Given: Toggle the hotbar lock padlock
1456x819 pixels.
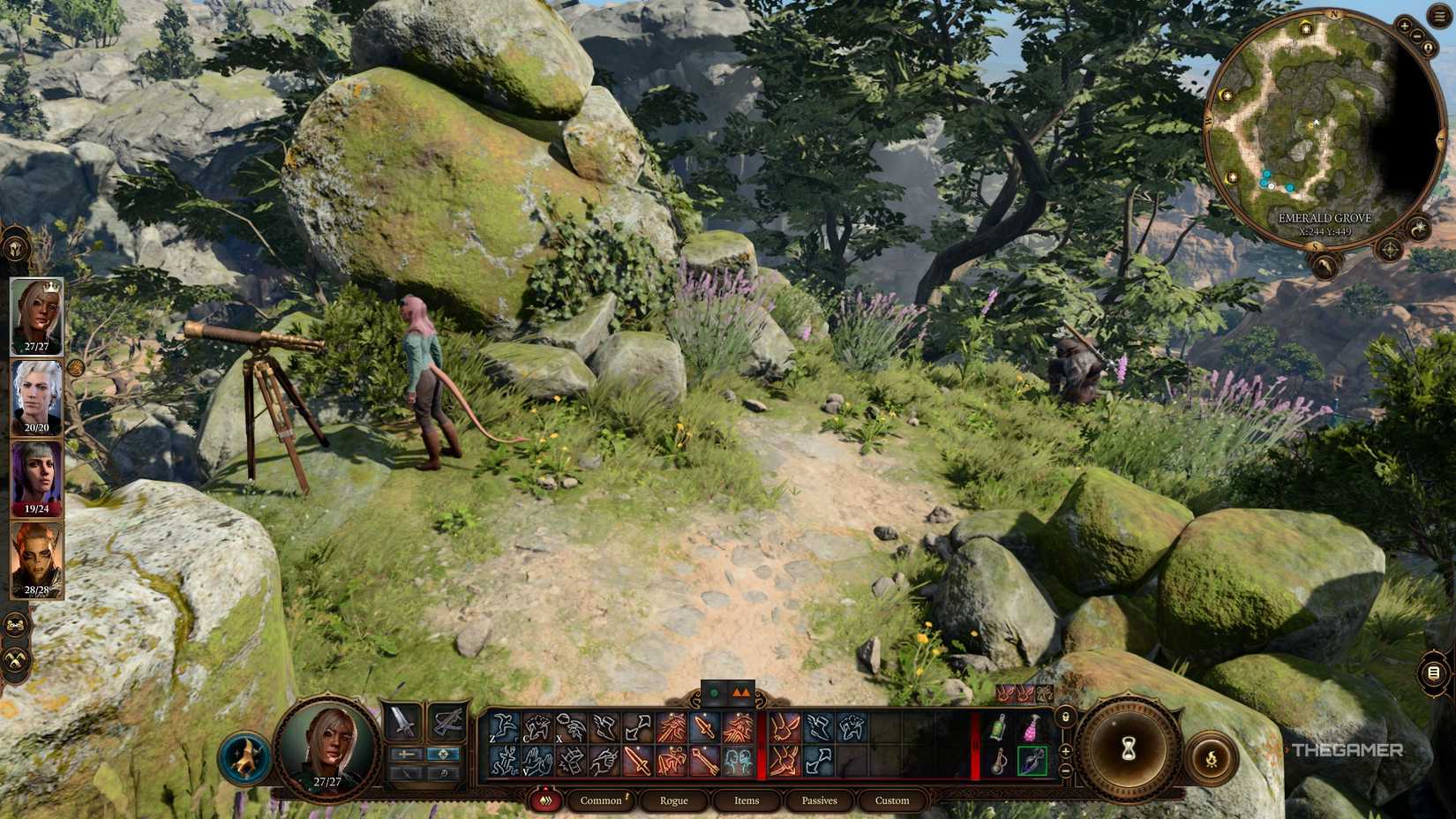Looking at the screenshot, I should point(1066,717).
